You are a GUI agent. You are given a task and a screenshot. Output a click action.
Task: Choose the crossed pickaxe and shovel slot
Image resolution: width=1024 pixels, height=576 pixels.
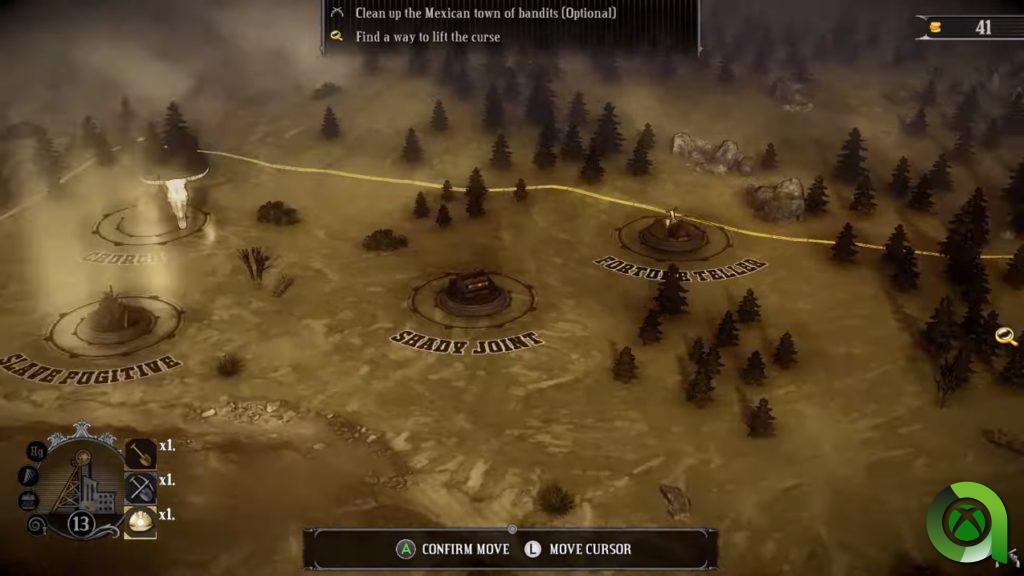(141, 487)
